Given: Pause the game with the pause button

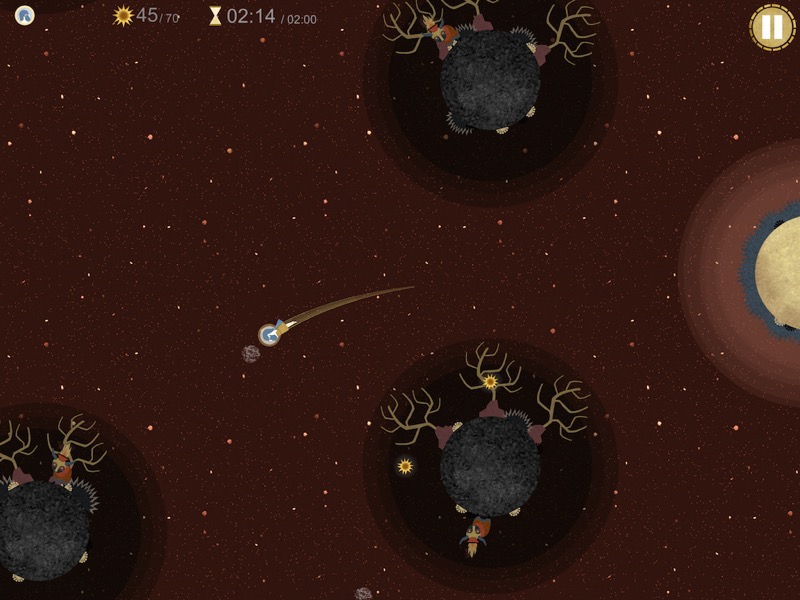Looking at the screenshot, I should pyautogui.click(x=772, y=27).
